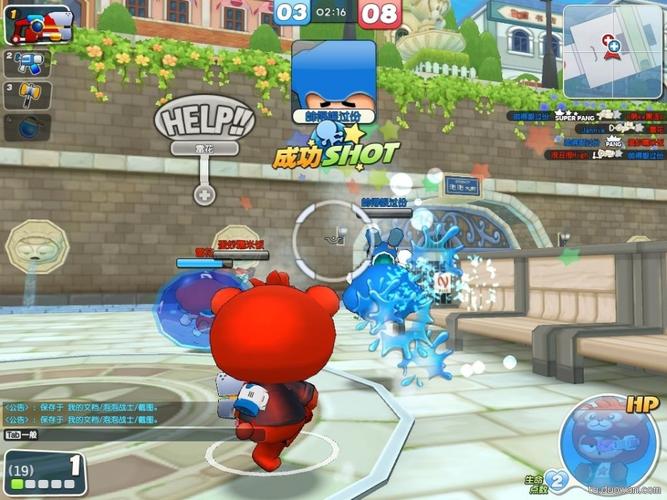
Task: Click the blue-hooded player portrait
Action: click(x=334, y=78)
